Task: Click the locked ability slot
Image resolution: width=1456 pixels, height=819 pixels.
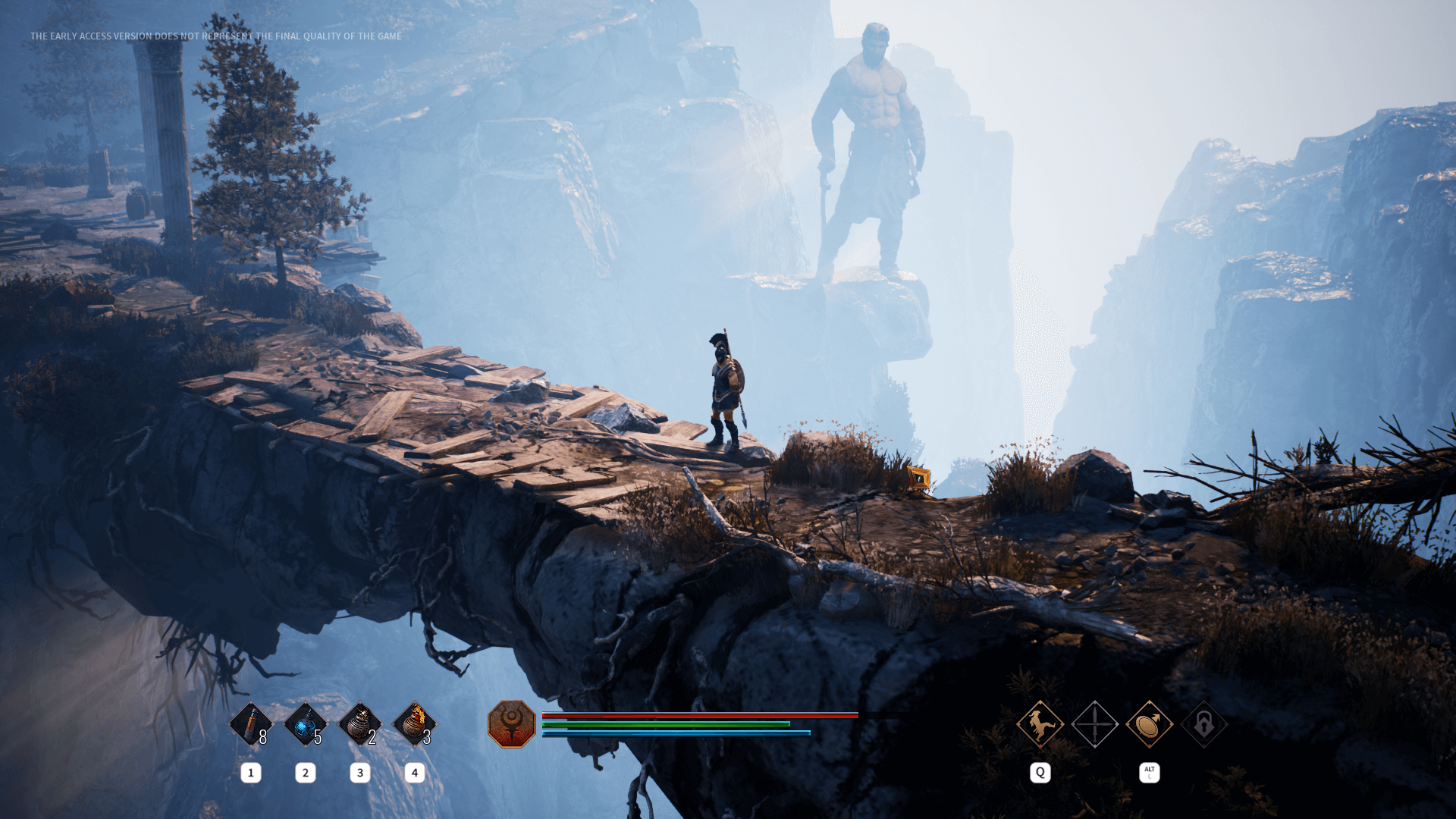Action: coord(1203,724)
